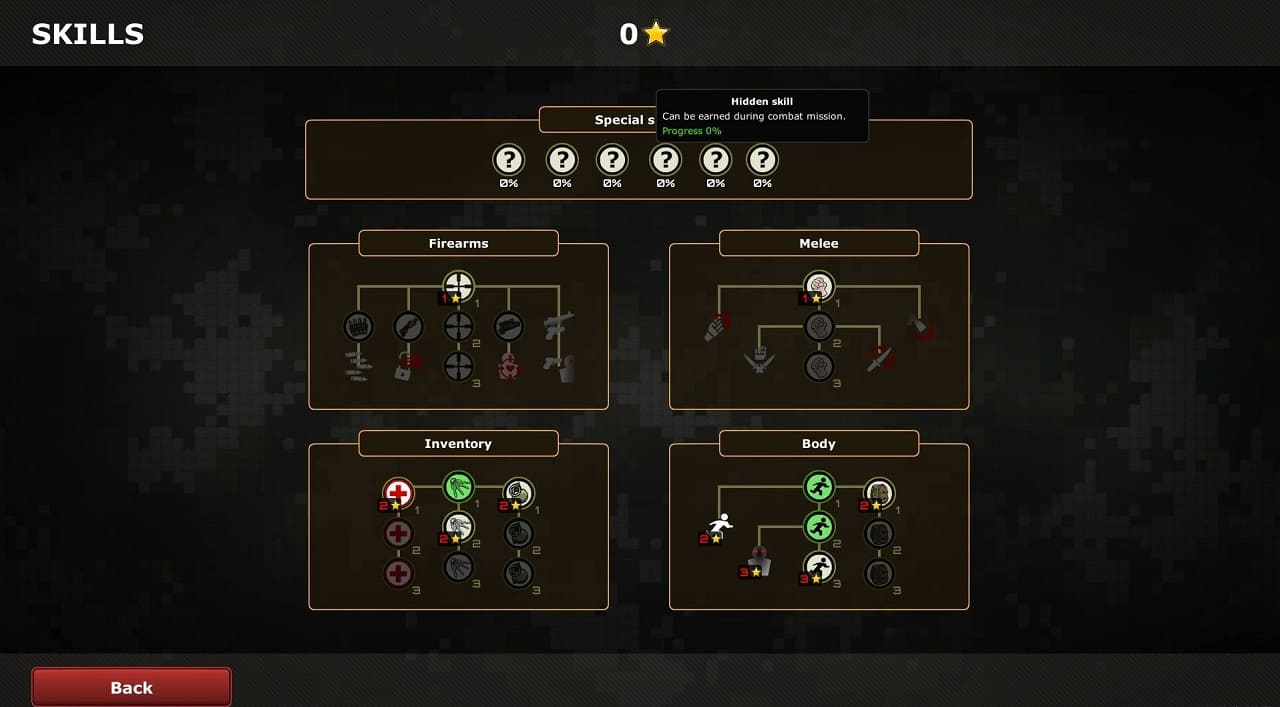Pick the red padlock skill in Firearms
Screen dimensions: 1280x707
408,366
